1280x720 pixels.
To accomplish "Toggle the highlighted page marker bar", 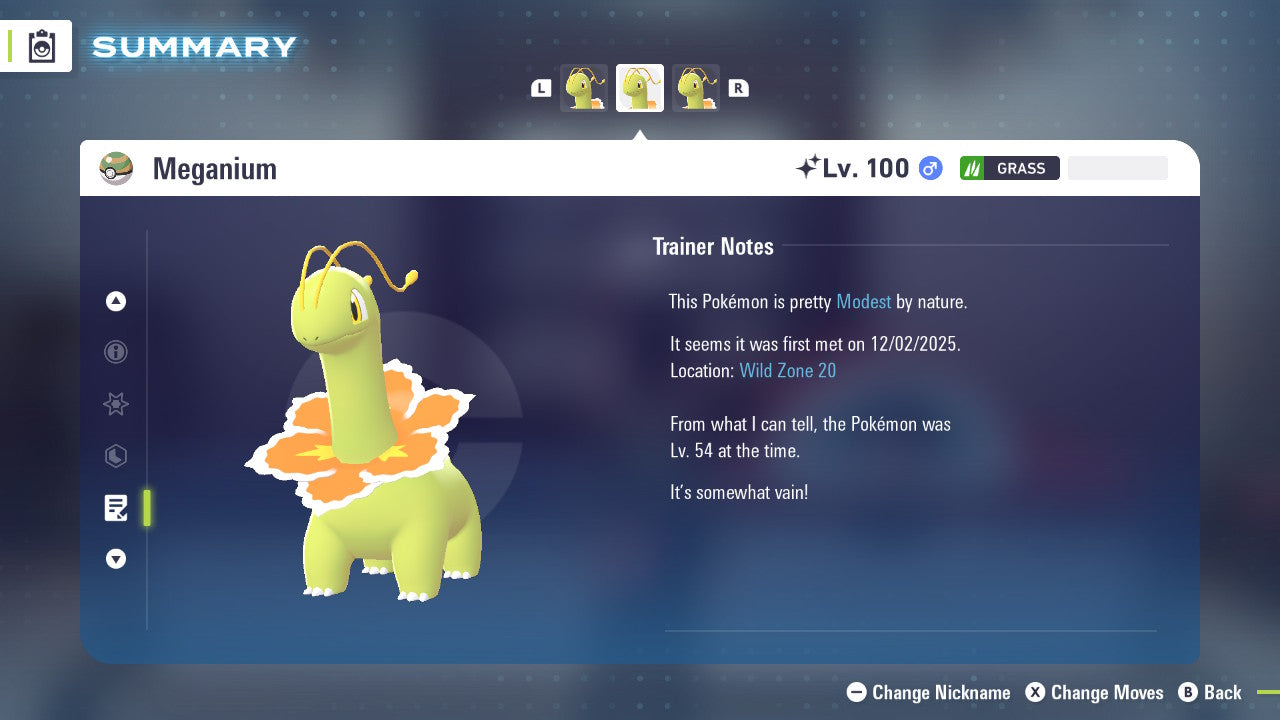I will [147, 508].
